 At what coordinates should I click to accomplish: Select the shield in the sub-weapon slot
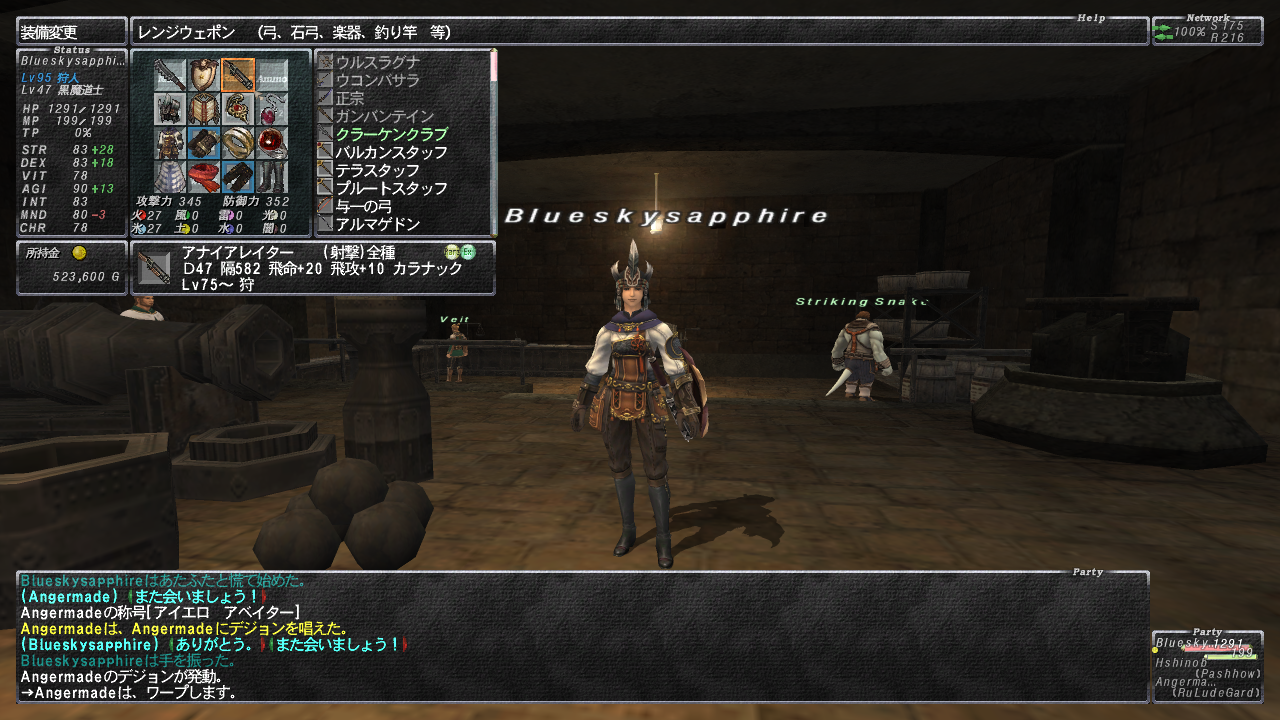pos(204,75)
